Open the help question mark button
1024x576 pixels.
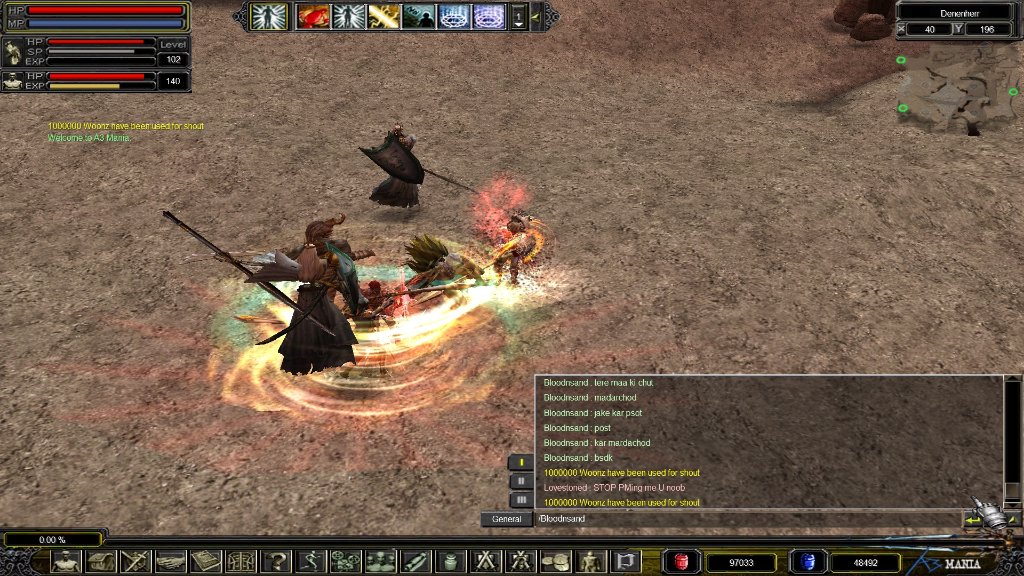[x=276, y=562]
